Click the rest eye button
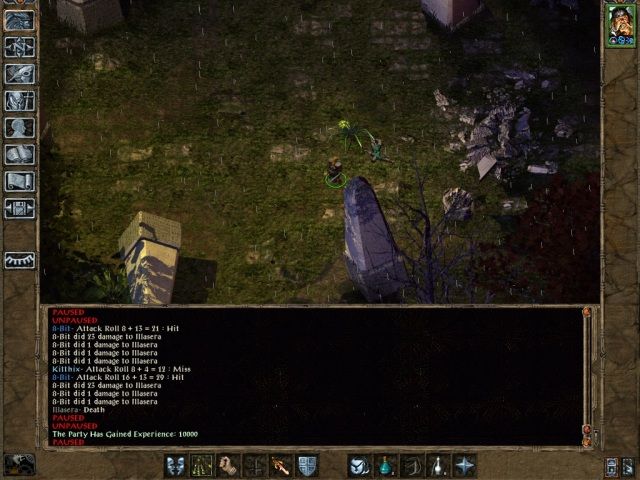640x480 pixels. tap(19, 259)
